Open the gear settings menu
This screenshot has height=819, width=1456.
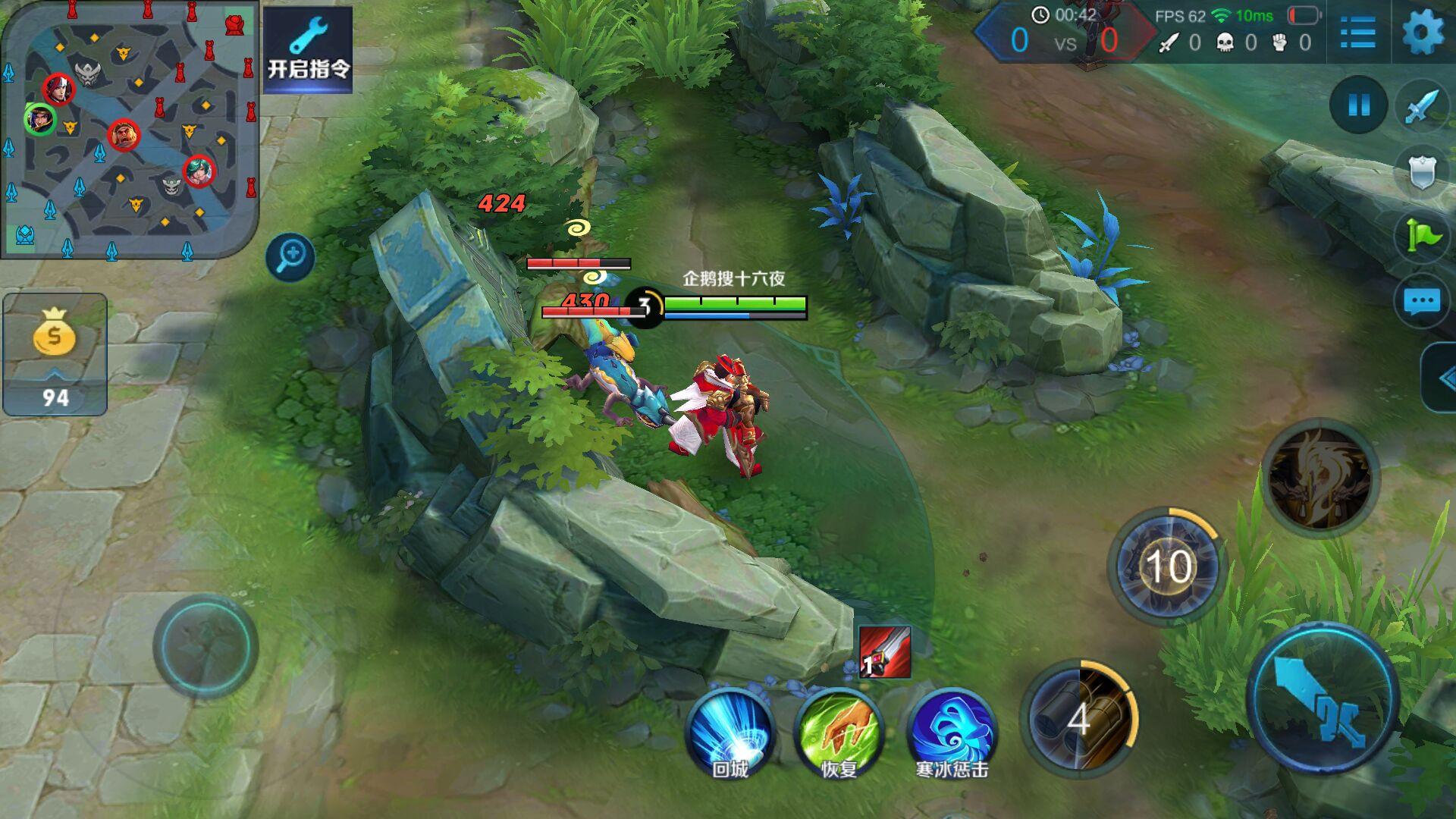1423,33
